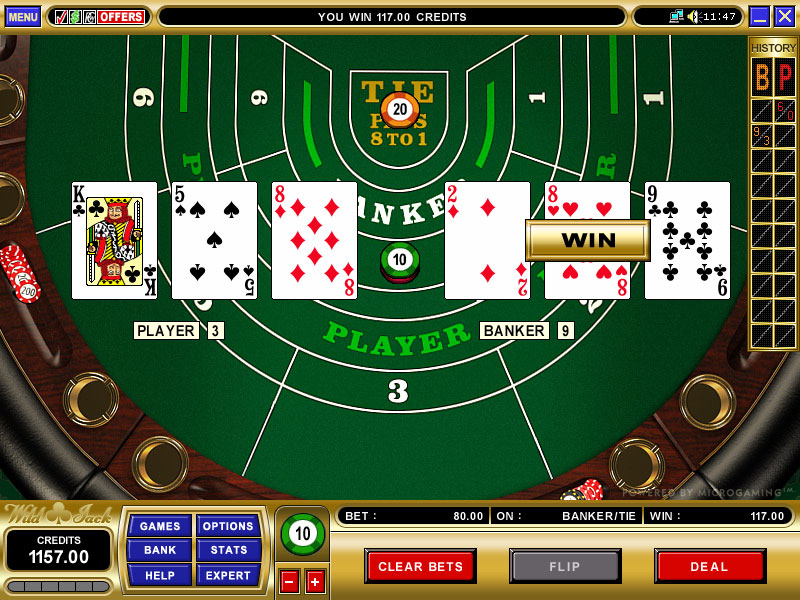Viewport: 800px width, 600px height.
Task: Increase chip size with plus button
Action: pos(315,581)
